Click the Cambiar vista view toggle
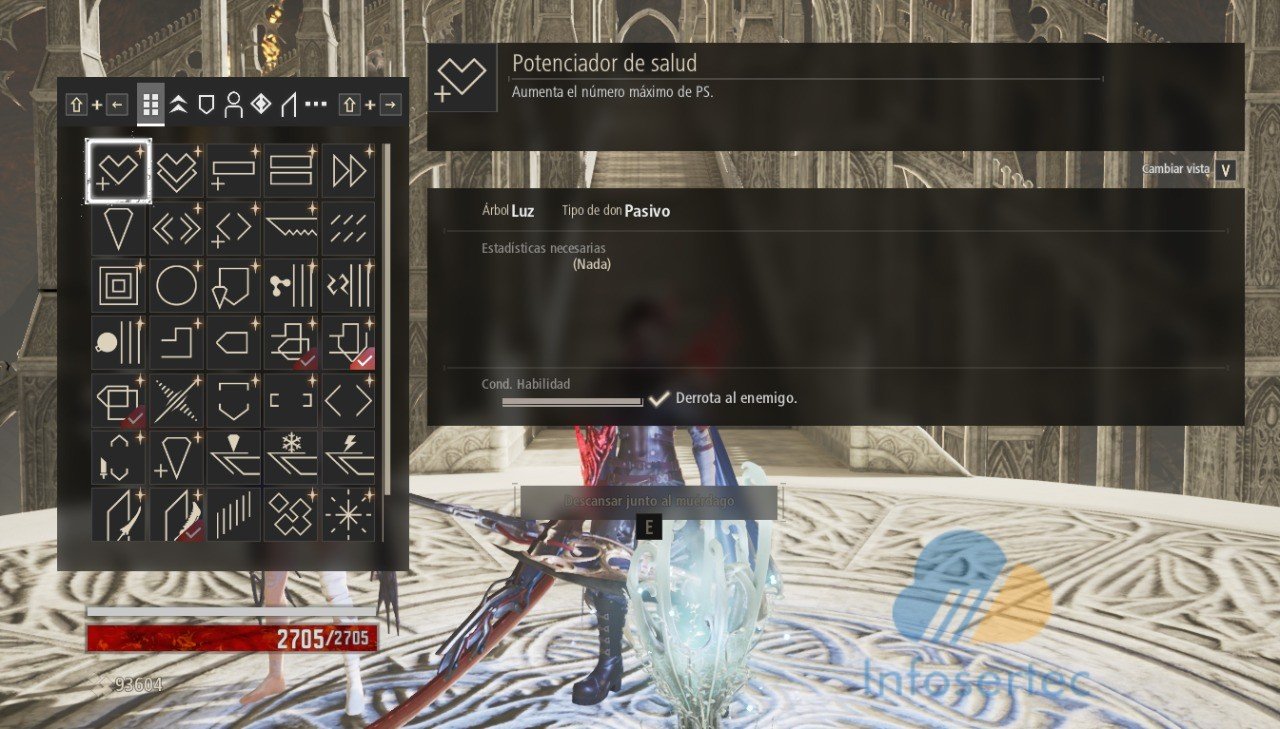The width and height of the screenshot is (1280, 729). point(1226,170)
